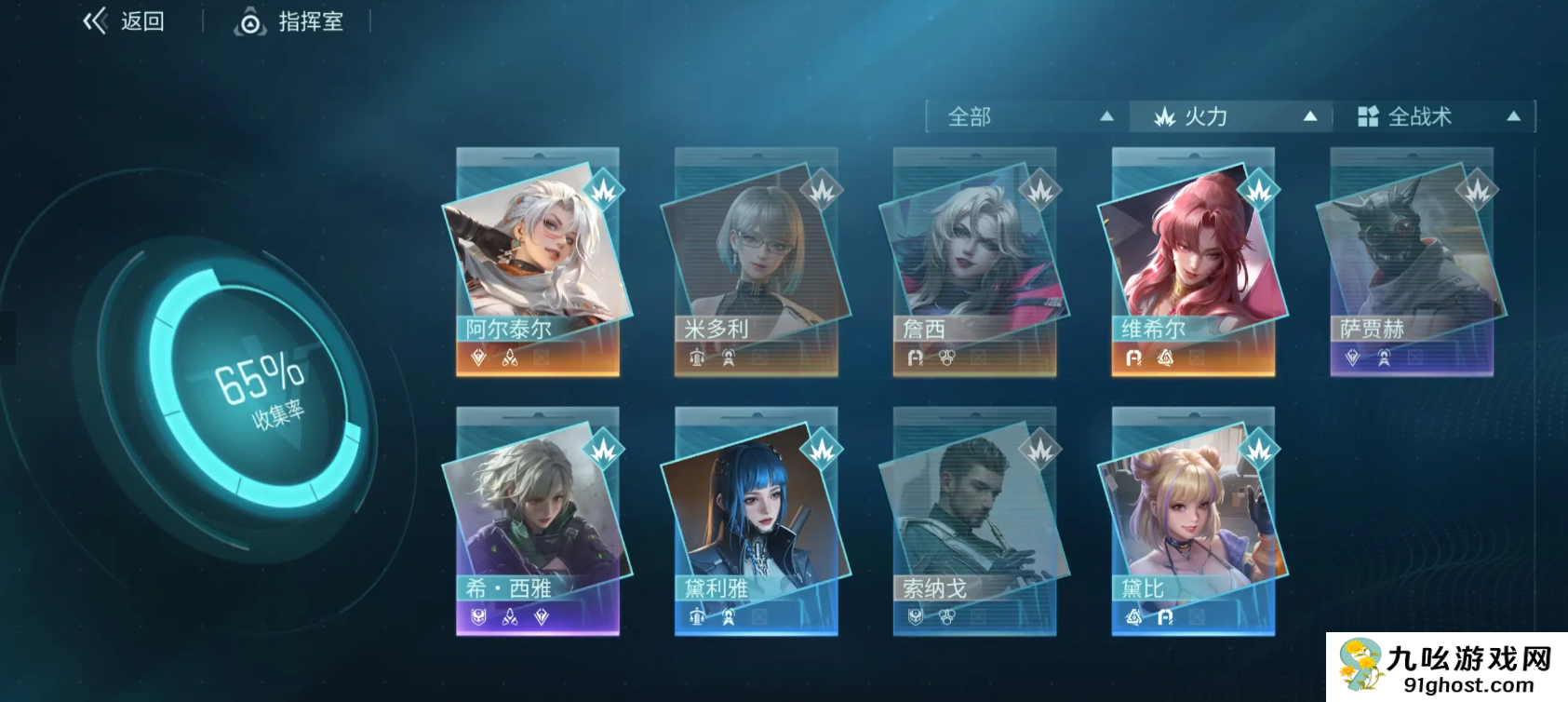Image resolution: width=1568 pixels, height=702 pixels.
Task: Select the 米多利 character card
Action: pos(756,262)
